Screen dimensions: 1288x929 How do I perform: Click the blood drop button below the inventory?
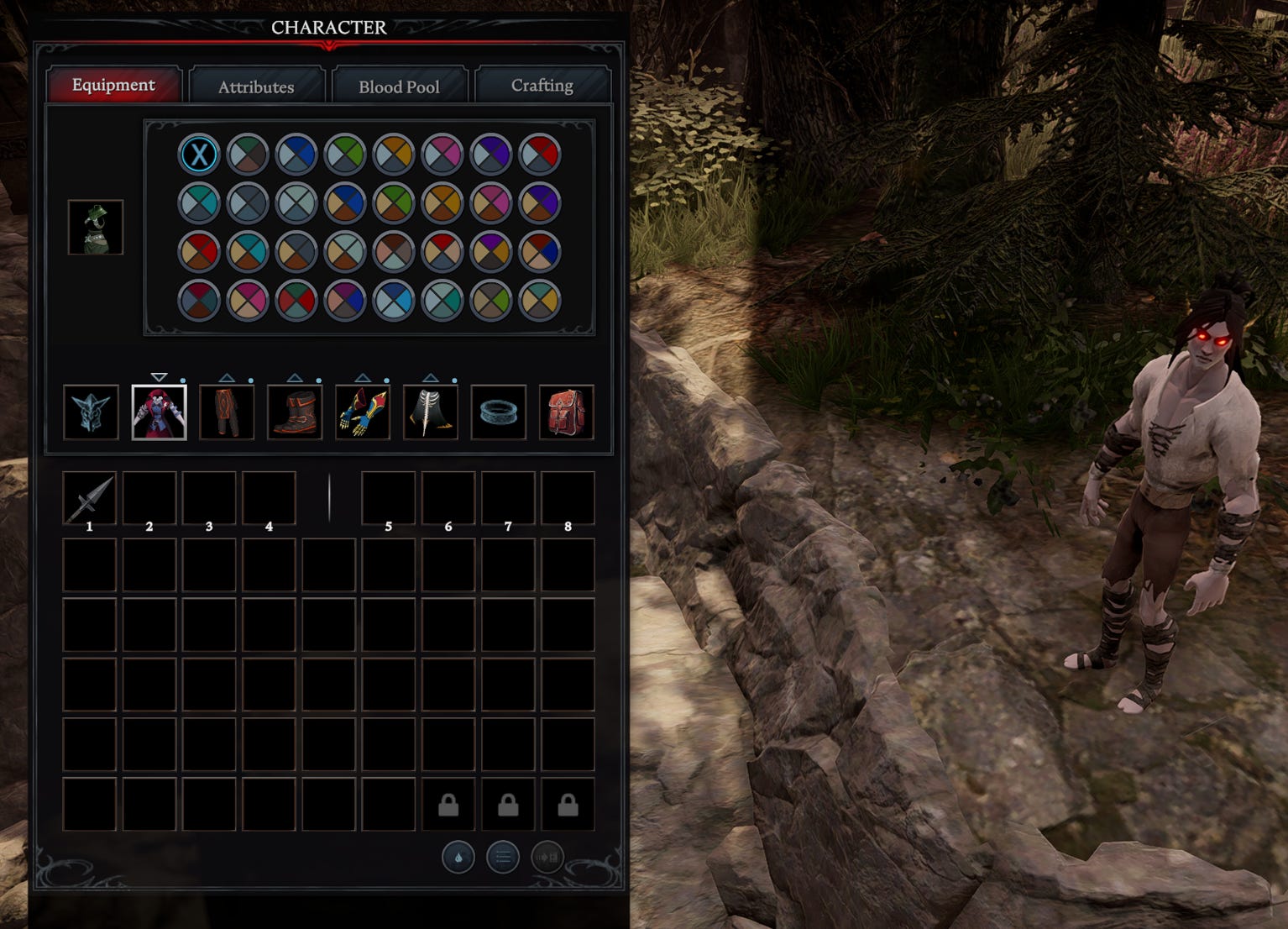coord(458,858)
